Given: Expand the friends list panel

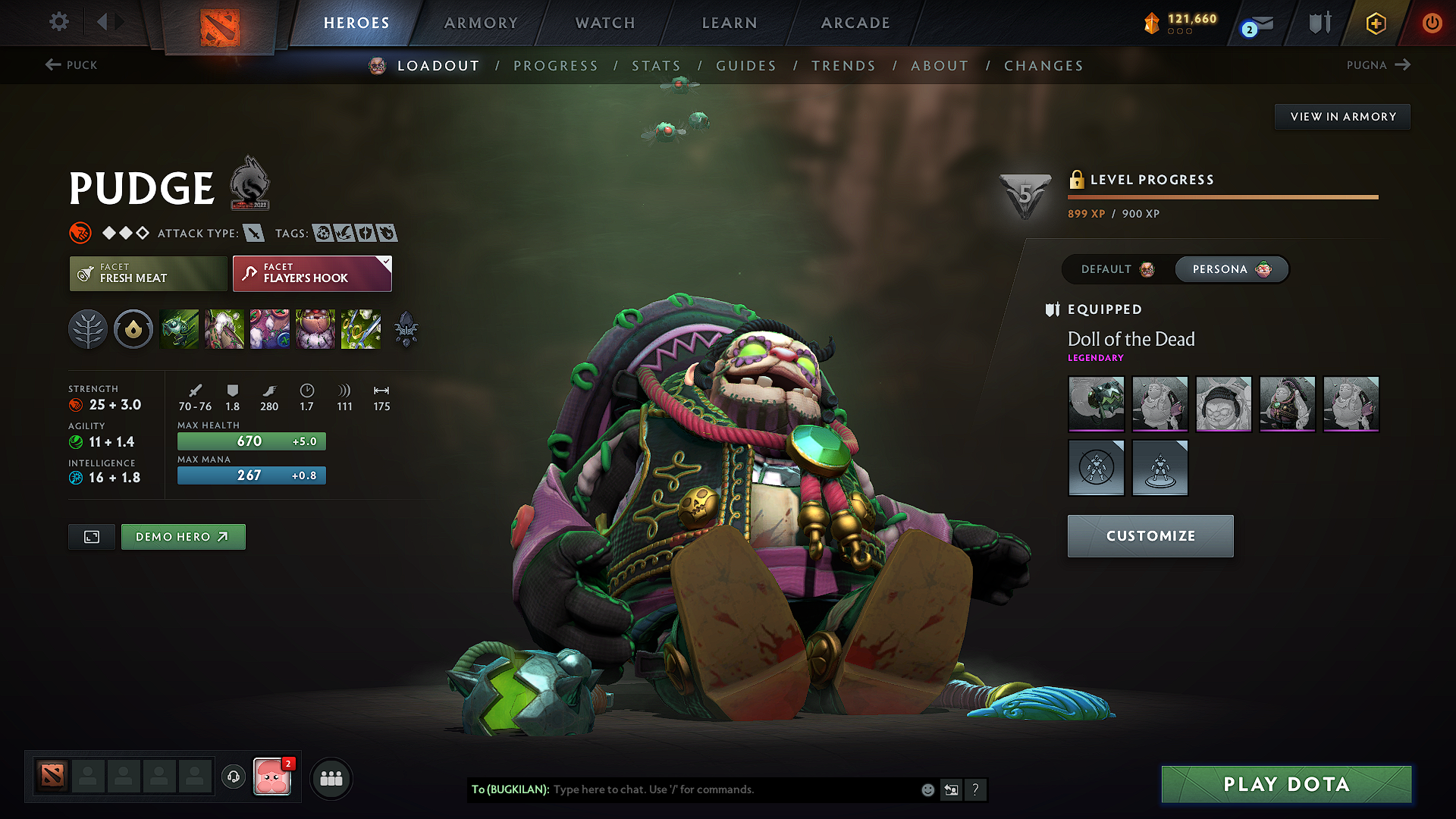Looking at the screenshot, I should click(330, 777).
